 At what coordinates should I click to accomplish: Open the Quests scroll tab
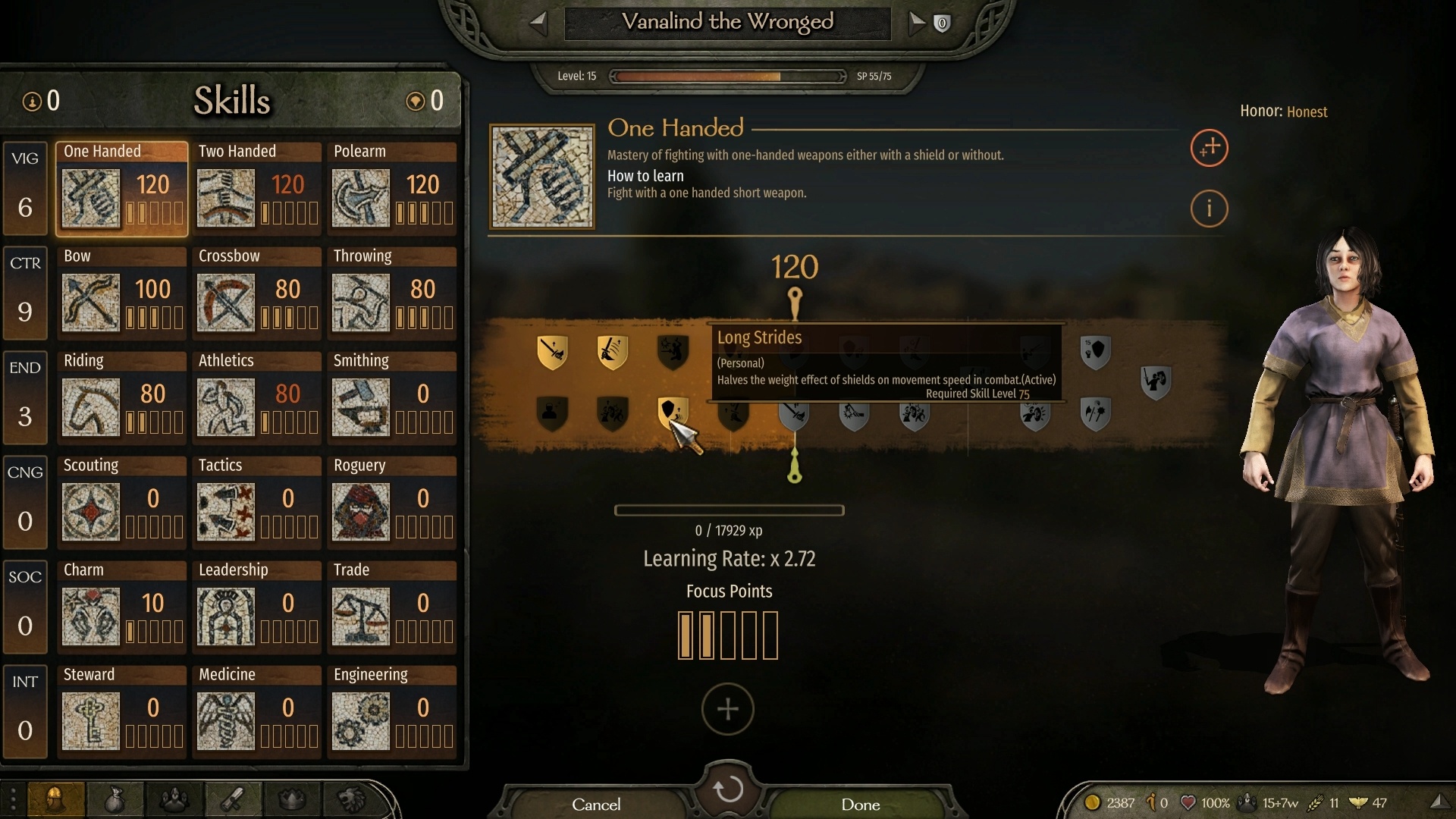coord(232,799)
